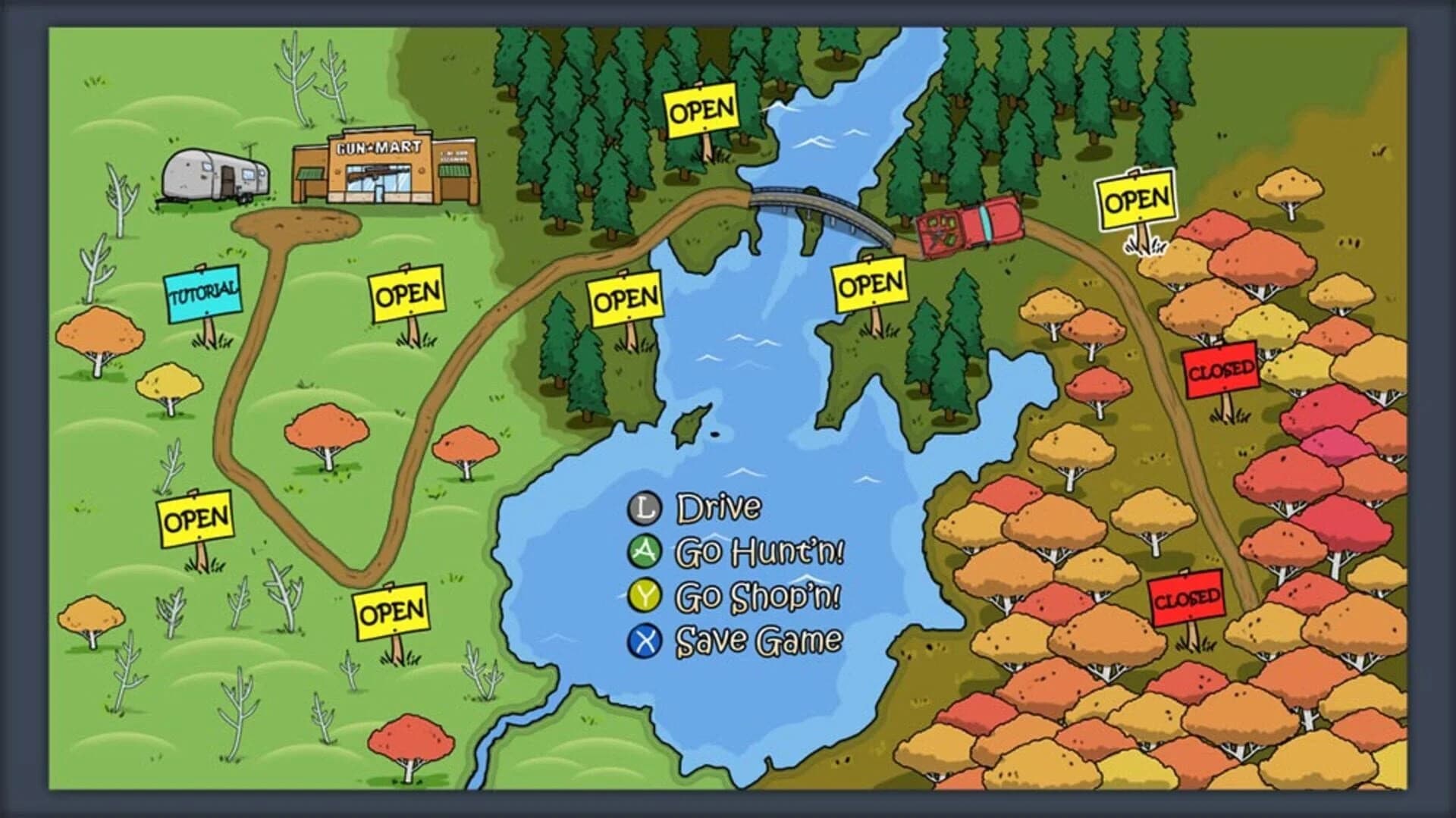Click the leftmost OPEN sign on the grass
The height and width of the screenshot is (818, 1456).
coord(196,519)
